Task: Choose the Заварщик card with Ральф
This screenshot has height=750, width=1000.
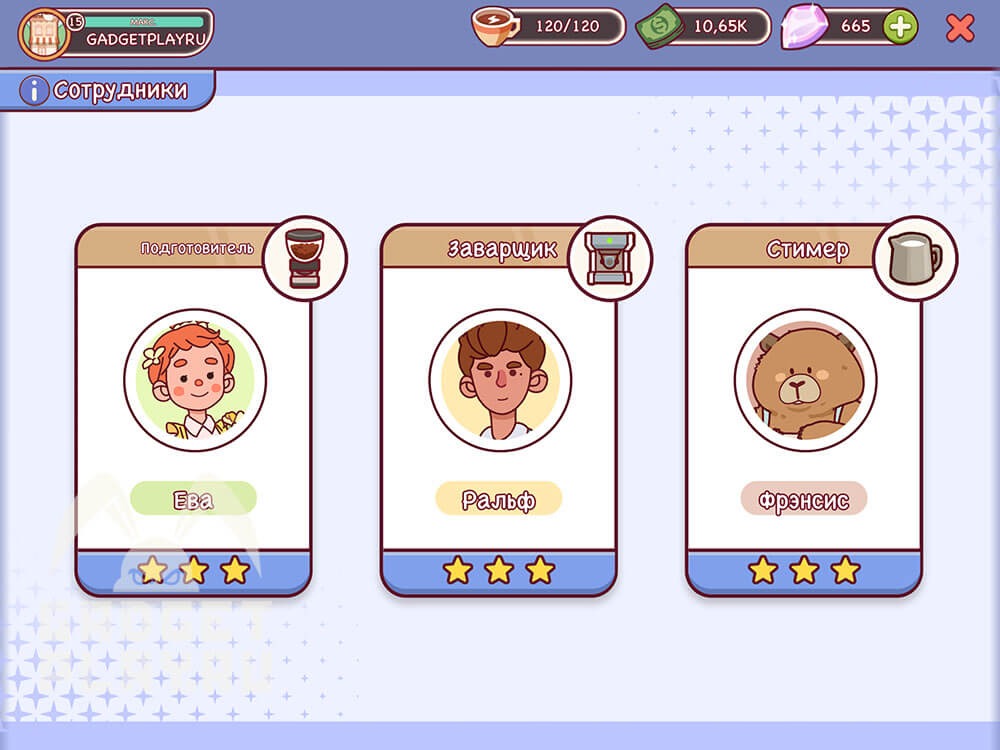Action: (x=499, y=410)
